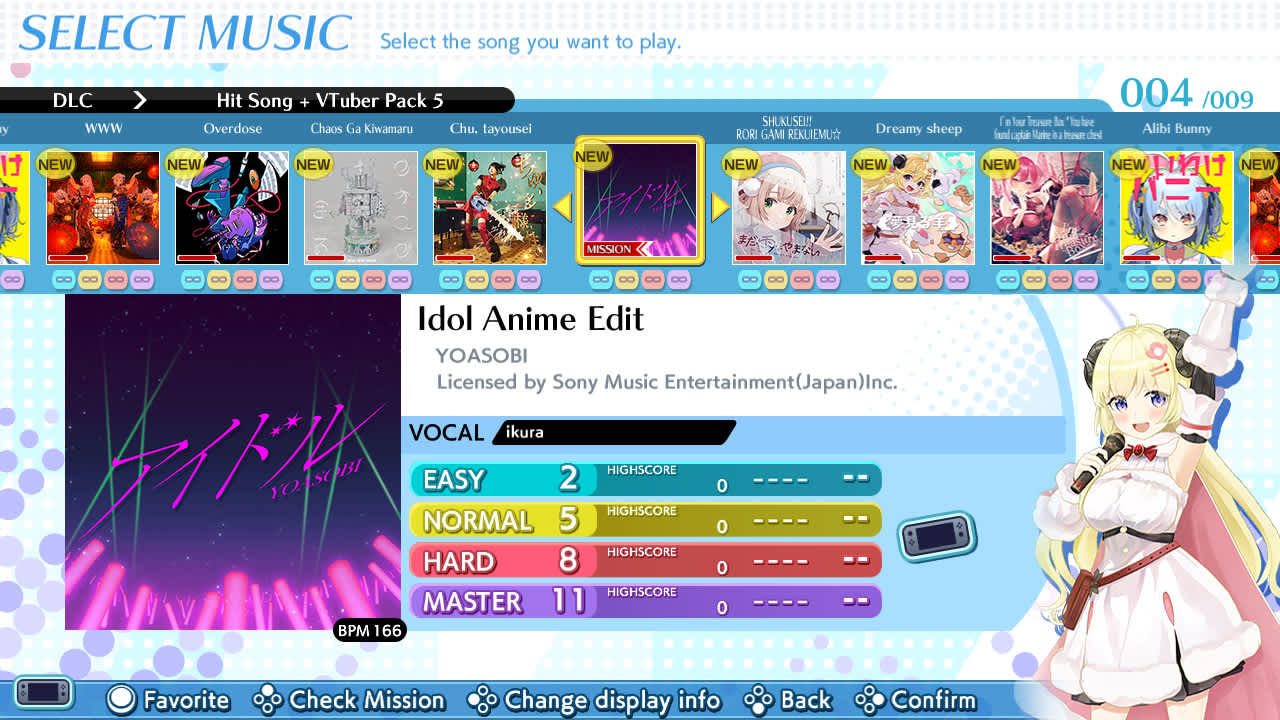Click the right yellow arrow to next song

click(718, 207)
